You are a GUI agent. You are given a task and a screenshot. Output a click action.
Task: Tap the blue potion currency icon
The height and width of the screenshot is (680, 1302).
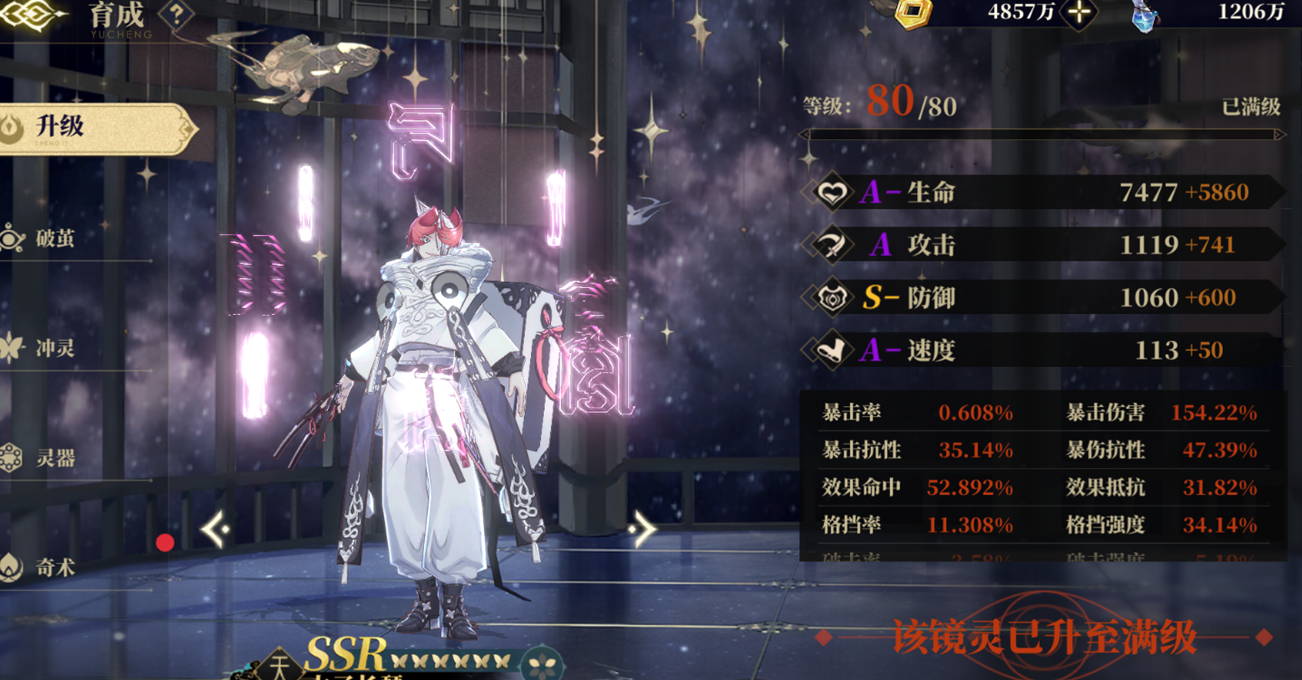coord(1146,15)
